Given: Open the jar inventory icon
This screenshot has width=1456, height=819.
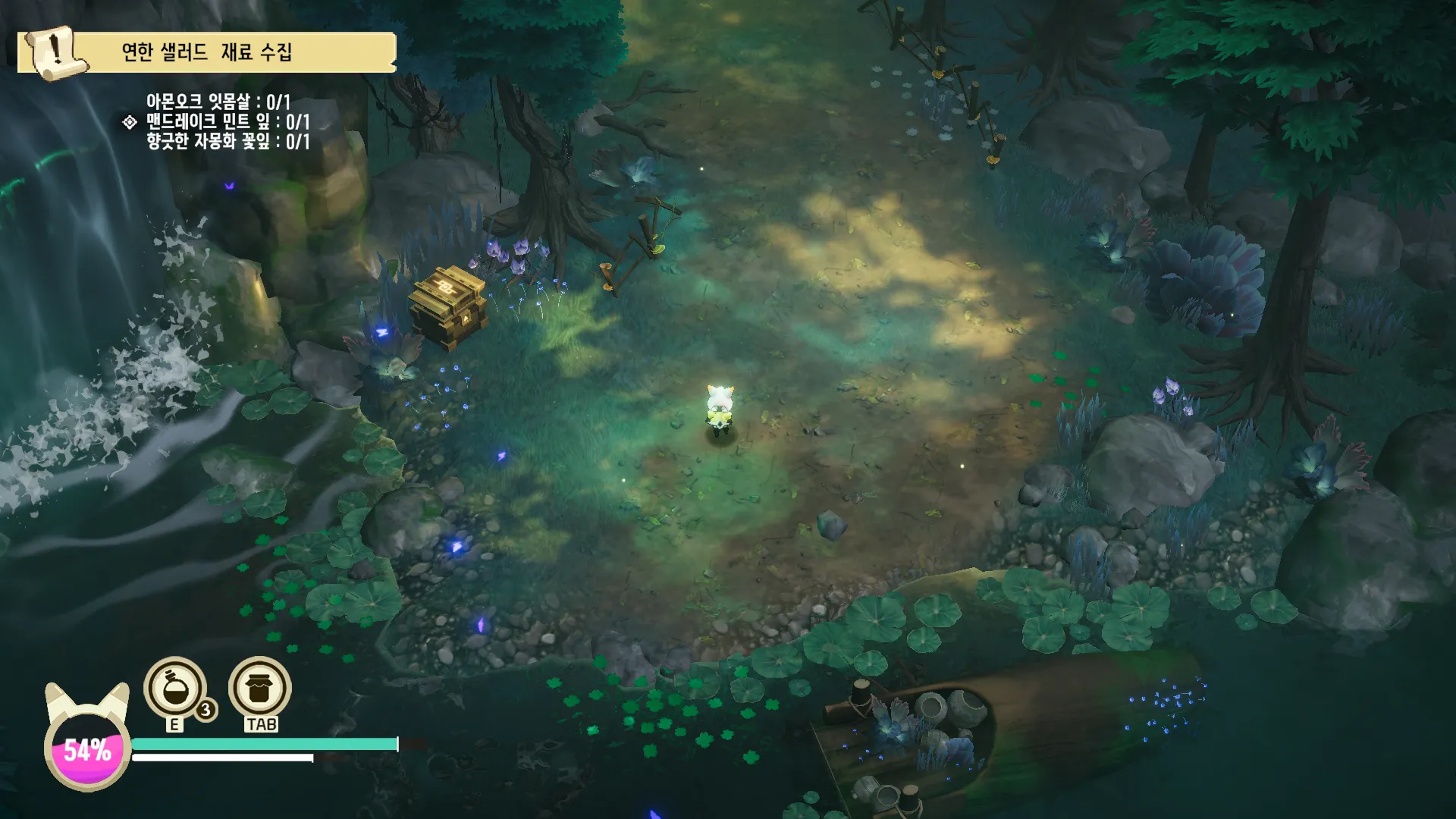Looking at the screenshot, I should click(x=260, y=688).
